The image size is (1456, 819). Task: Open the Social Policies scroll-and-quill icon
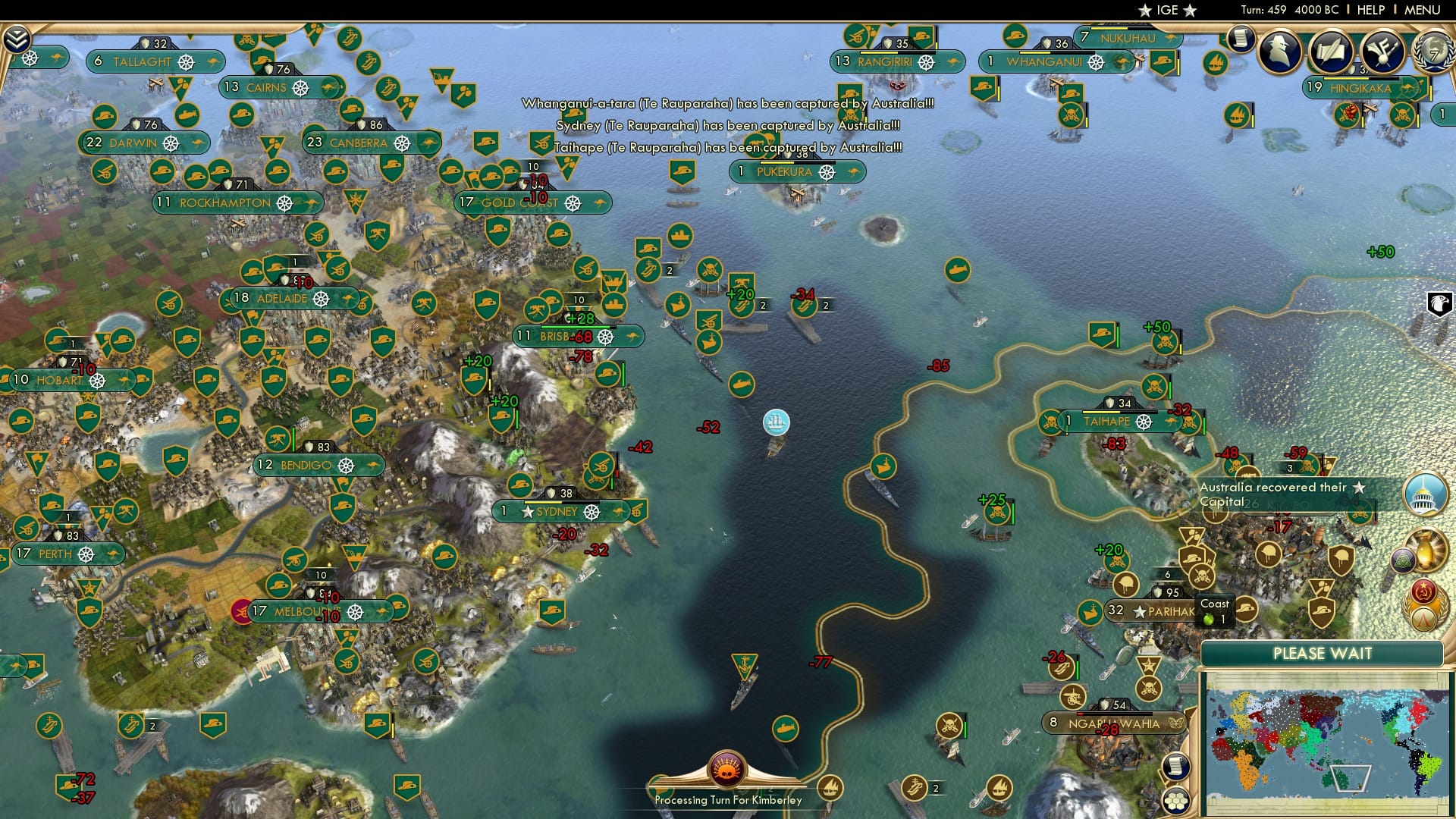(x=1332, y=52)
